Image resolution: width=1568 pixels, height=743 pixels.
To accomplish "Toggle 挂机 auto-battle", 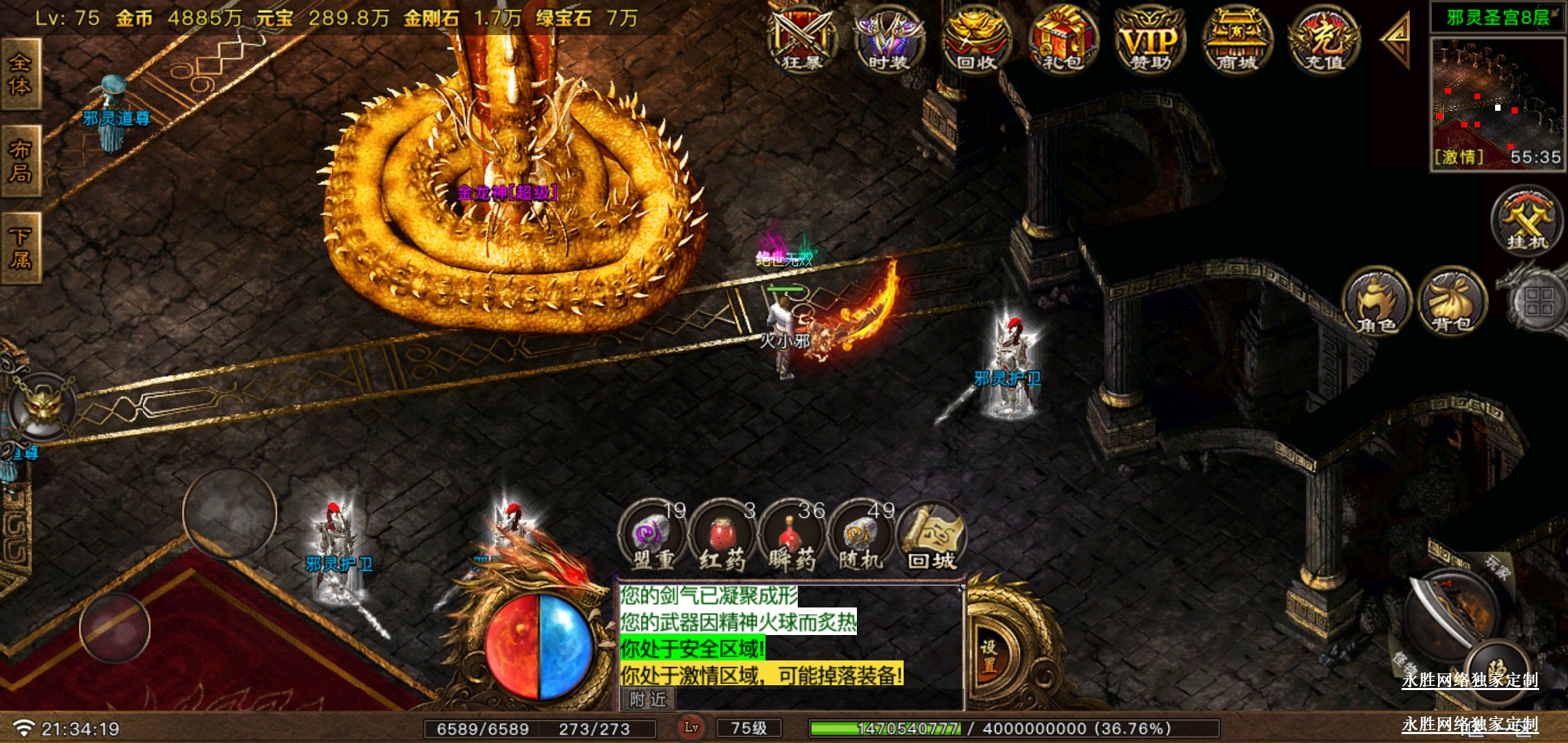I will coord(1527,222).
